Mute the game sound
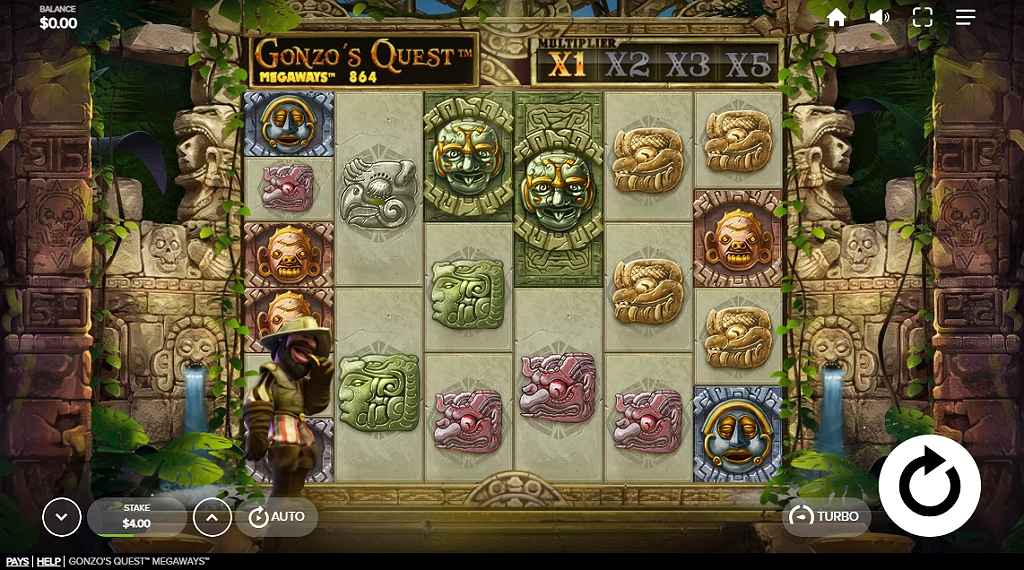1024x570 pixels. coord(880,17)
